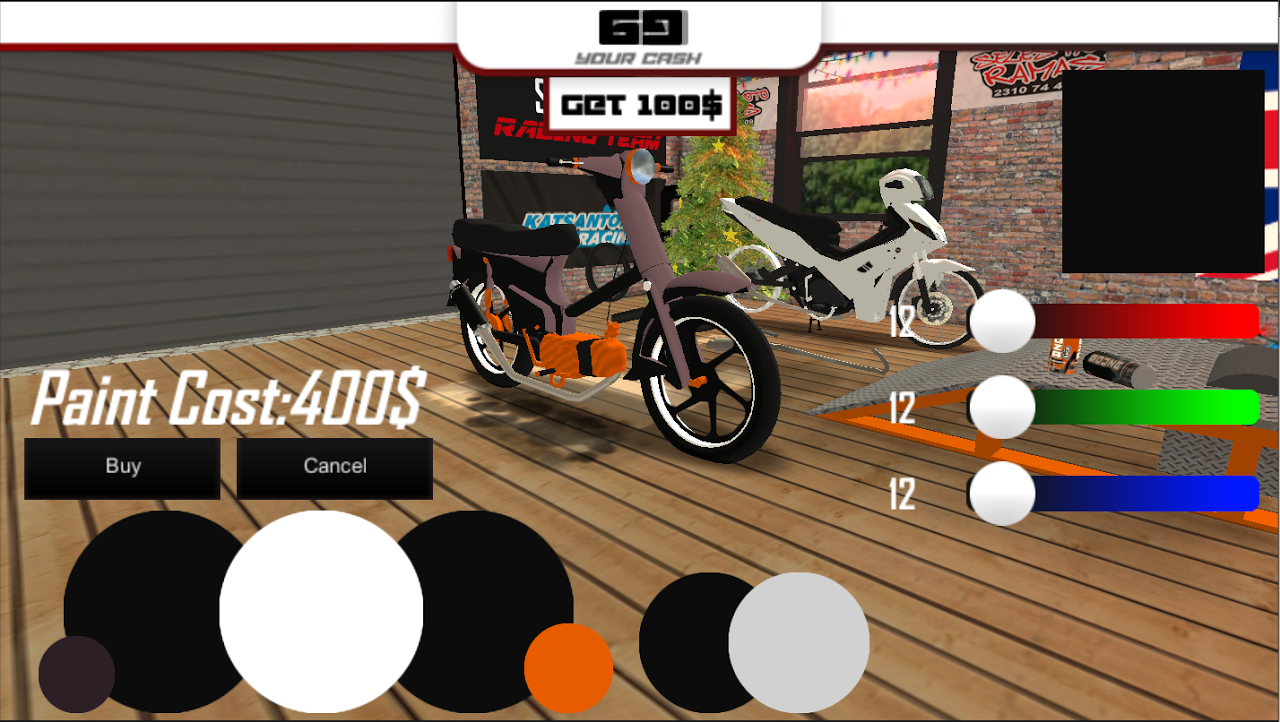Image resolution: width=1280 pixels, height=722 pixels.
Task: Select the small dark purple paint swatch
Action: (77, 676)
